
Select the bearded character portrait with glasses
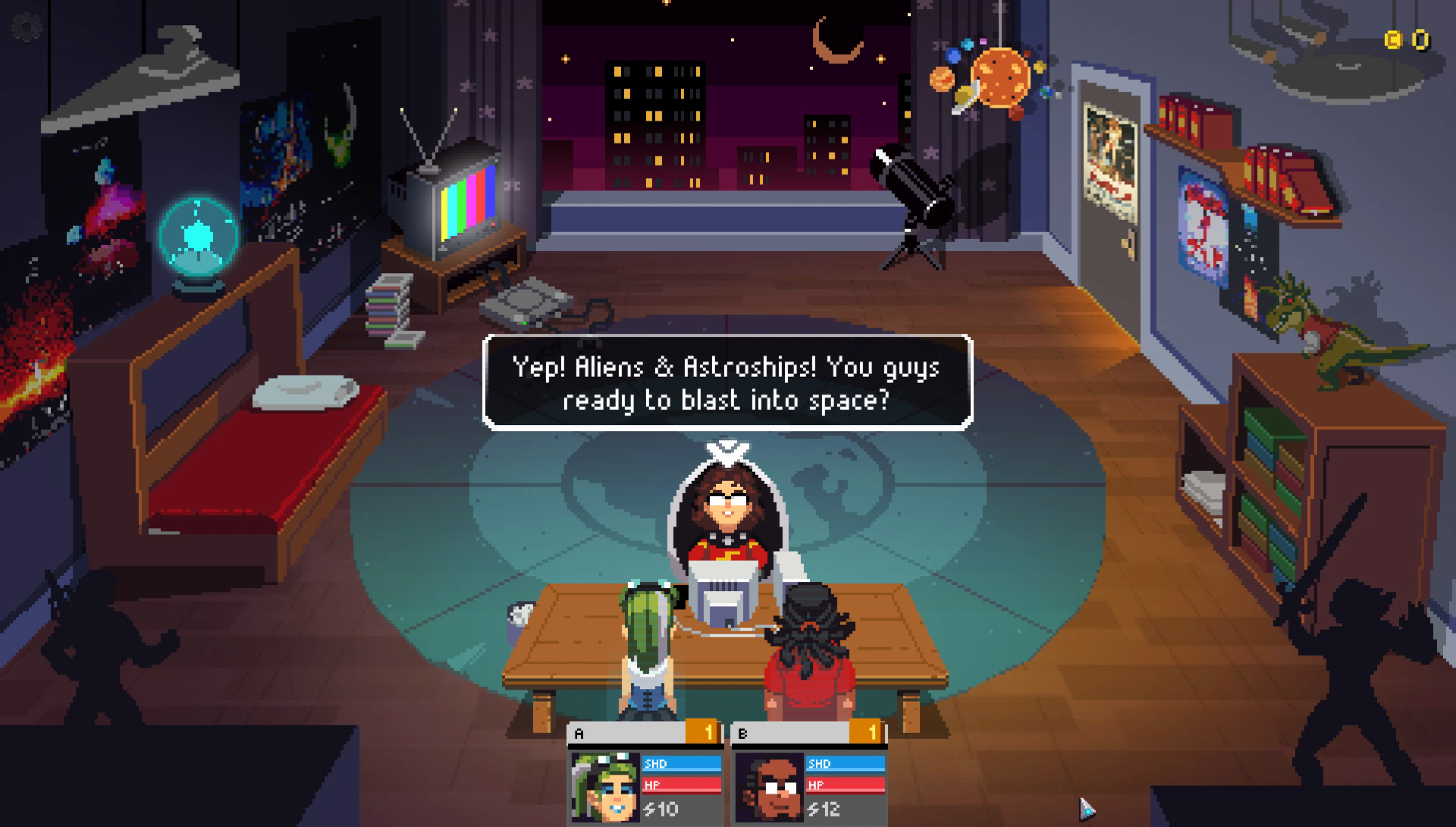point(769,787)
